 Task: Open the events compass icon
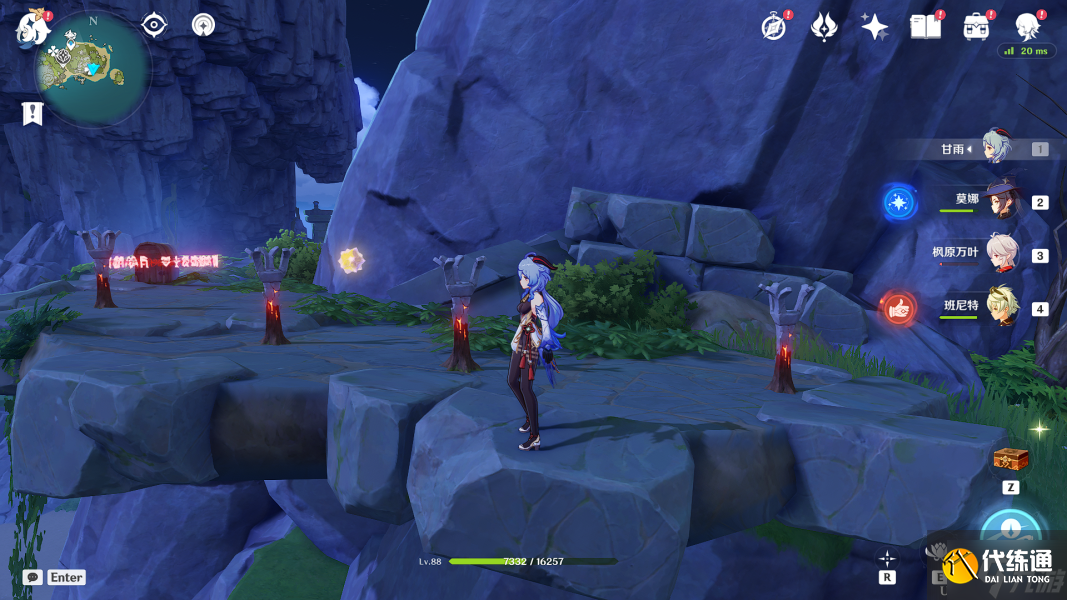click(773, 27)
